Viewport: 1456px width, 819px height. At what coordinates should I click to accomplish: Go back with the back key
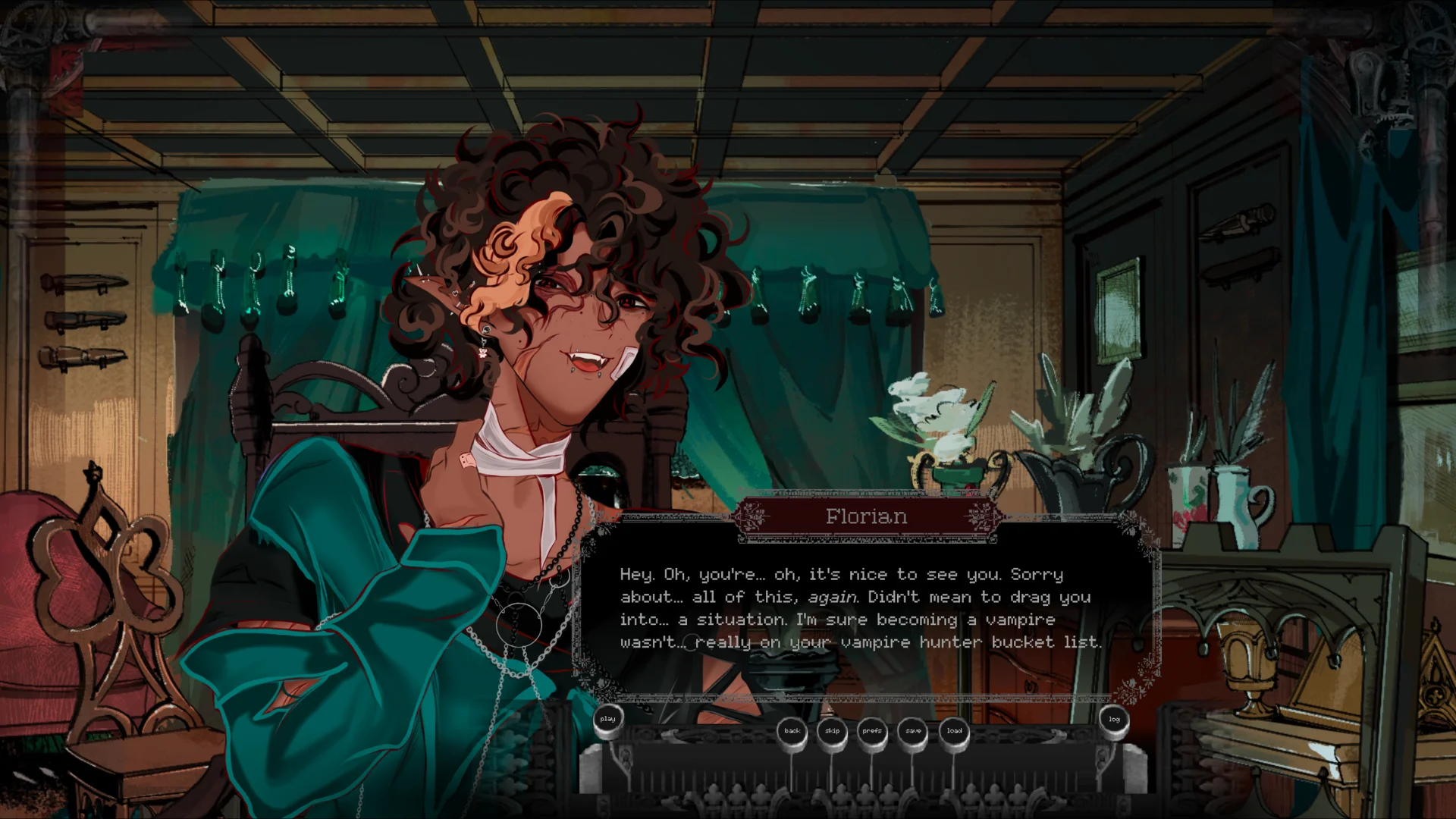point(792,731)
